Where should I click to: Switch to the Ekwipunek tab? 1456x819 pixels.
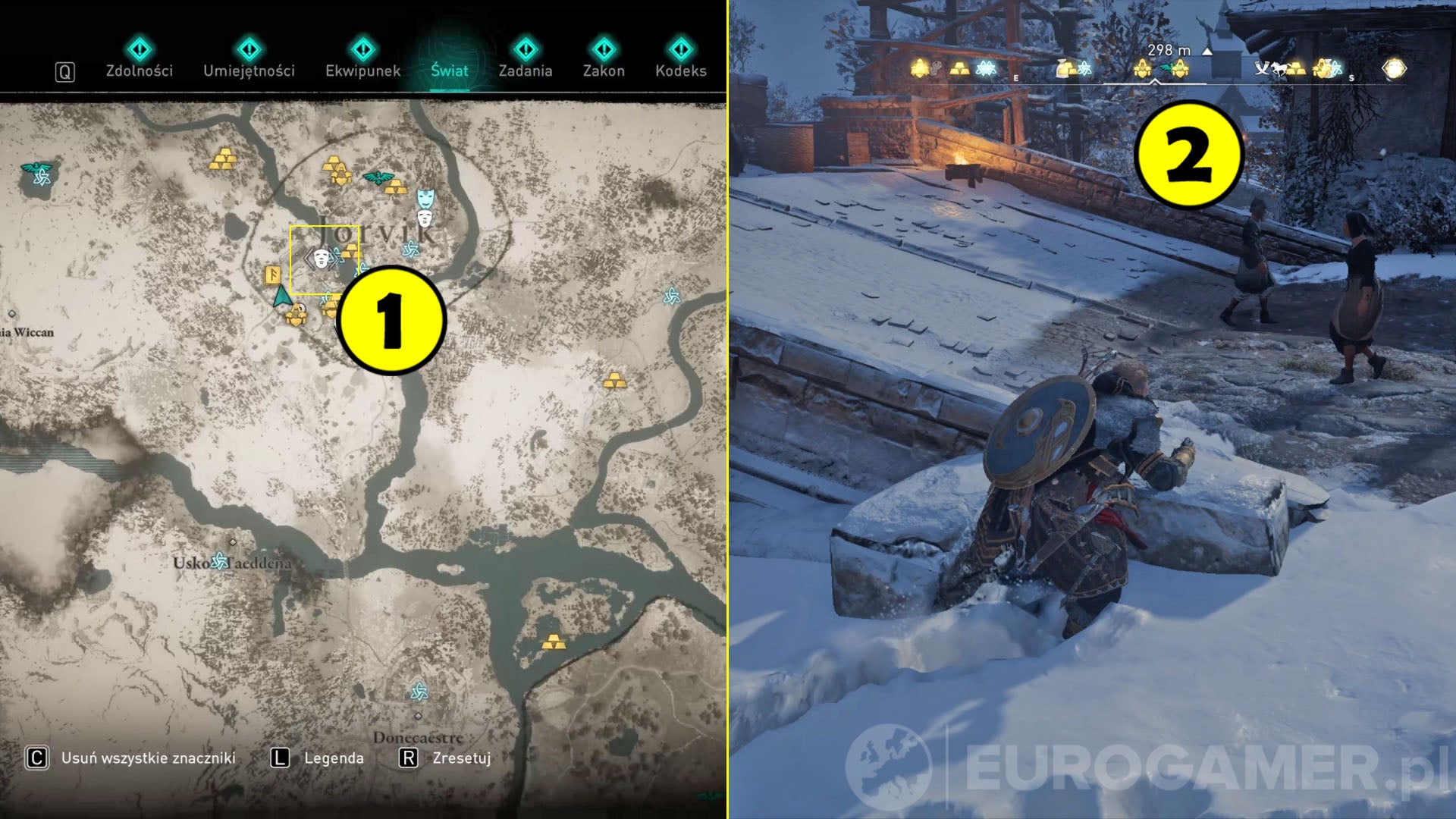pyautogui.click(x=362, y=71)
